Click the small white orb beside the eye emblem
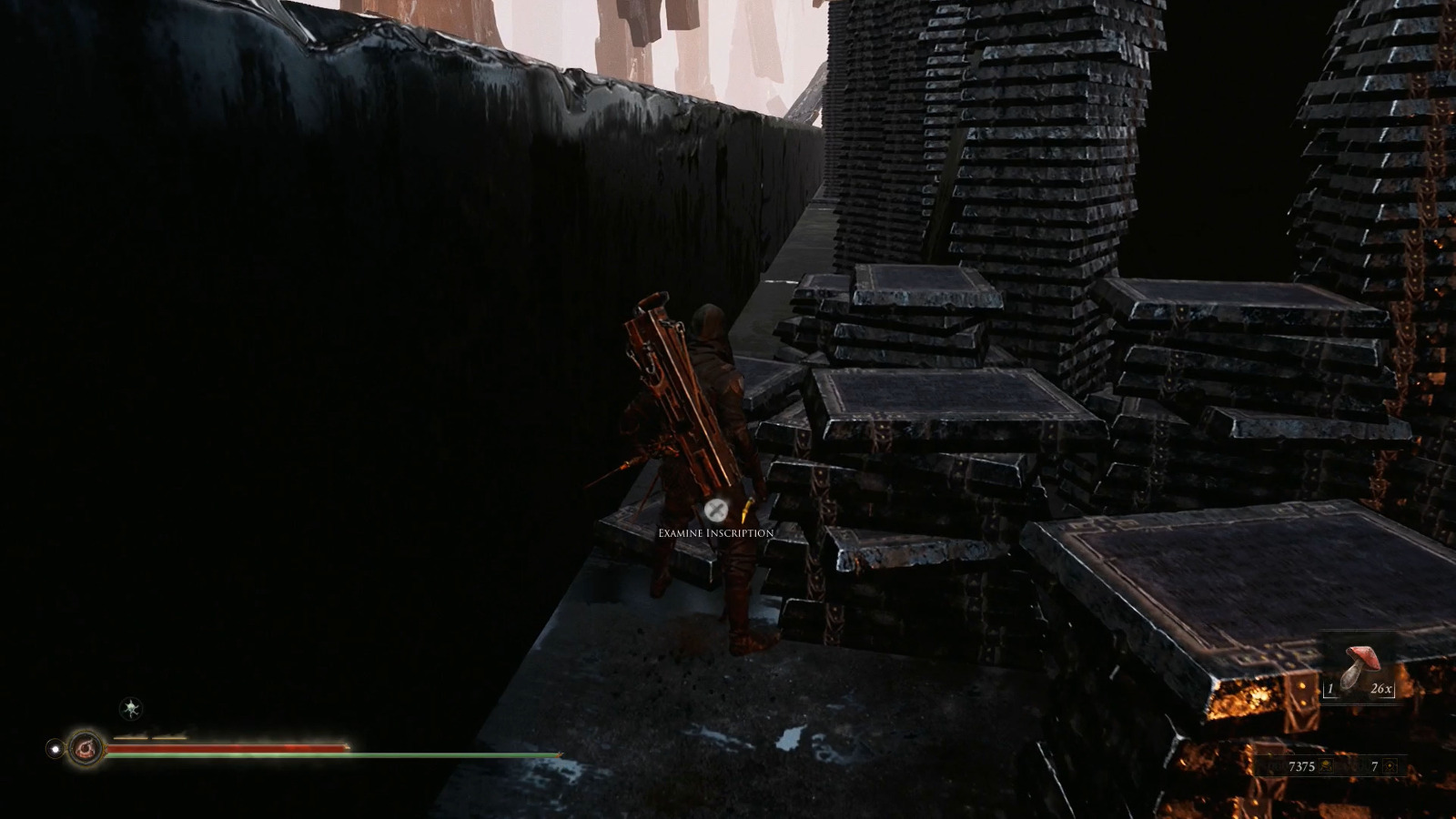Viewport: 1456px width, 819px height. 56,749
